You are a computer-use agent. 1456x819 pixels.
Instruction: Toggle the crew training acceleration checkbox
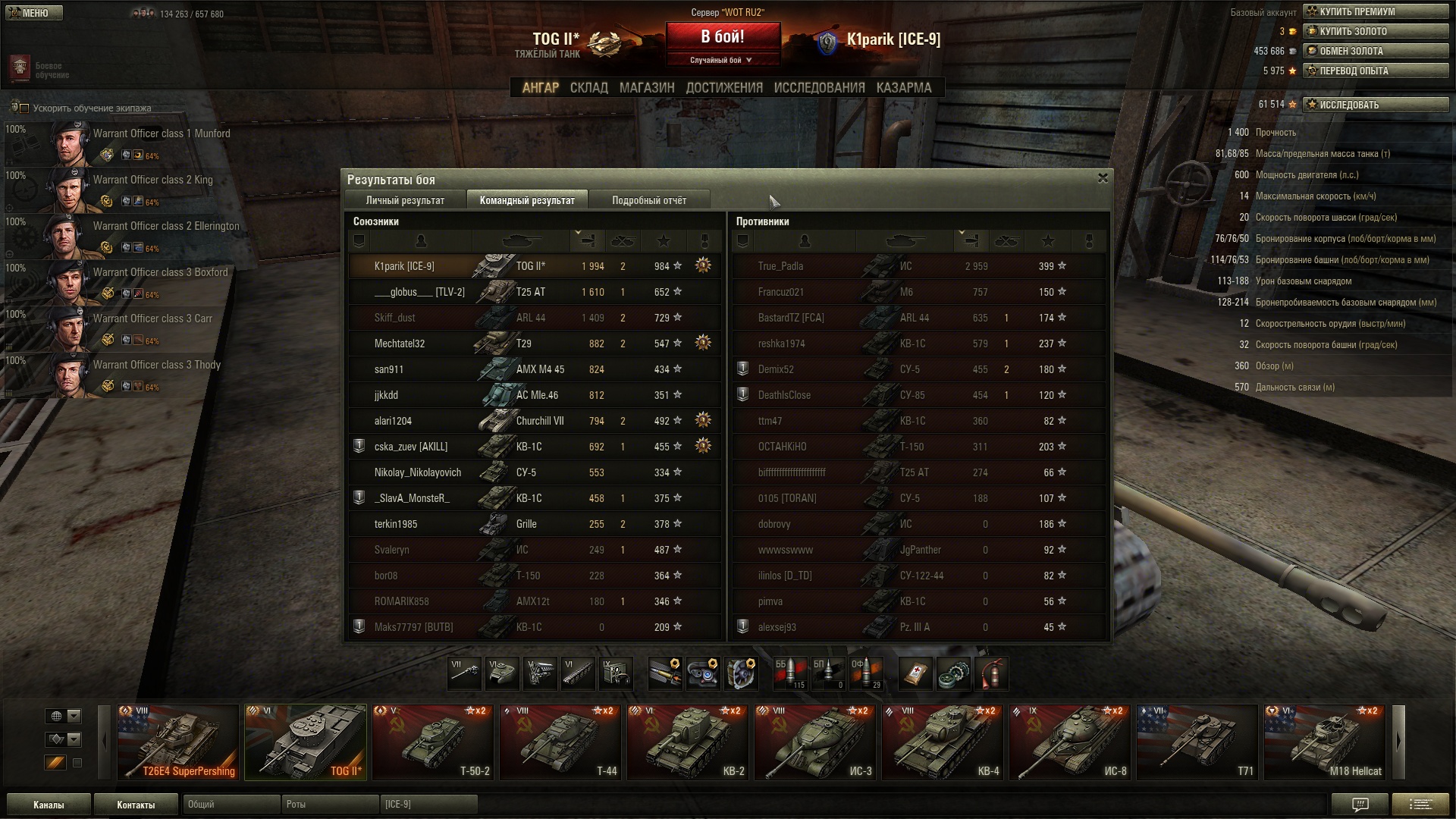(x=24, y=108)
